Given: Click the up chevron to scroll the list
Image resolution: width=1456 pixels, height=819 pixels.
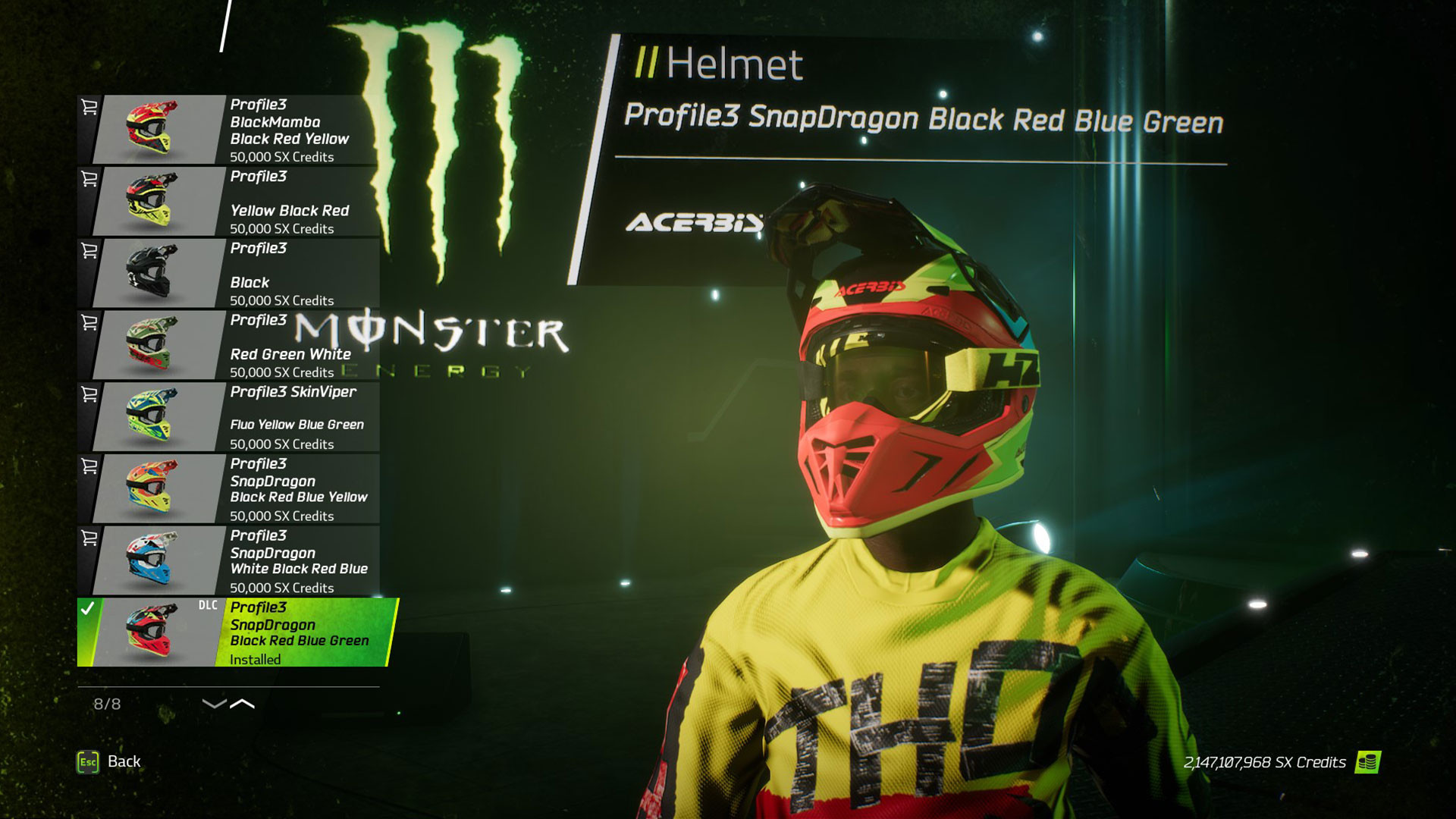Looking at the screenshot, I should pos(241,703).
